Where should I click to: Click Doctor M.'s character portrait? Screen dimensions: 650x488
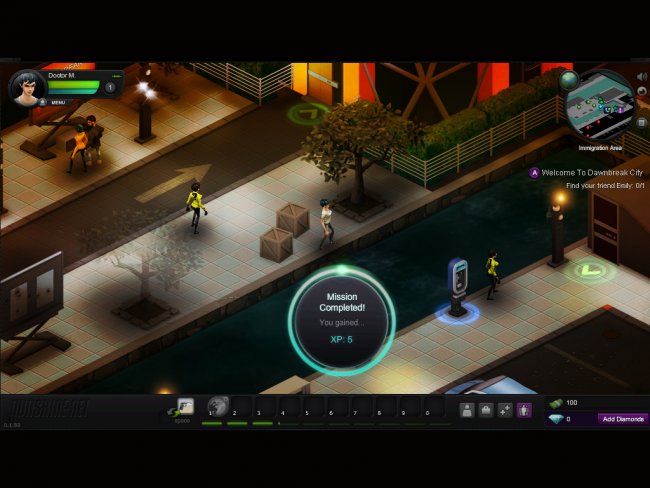[x=27, y=88]
